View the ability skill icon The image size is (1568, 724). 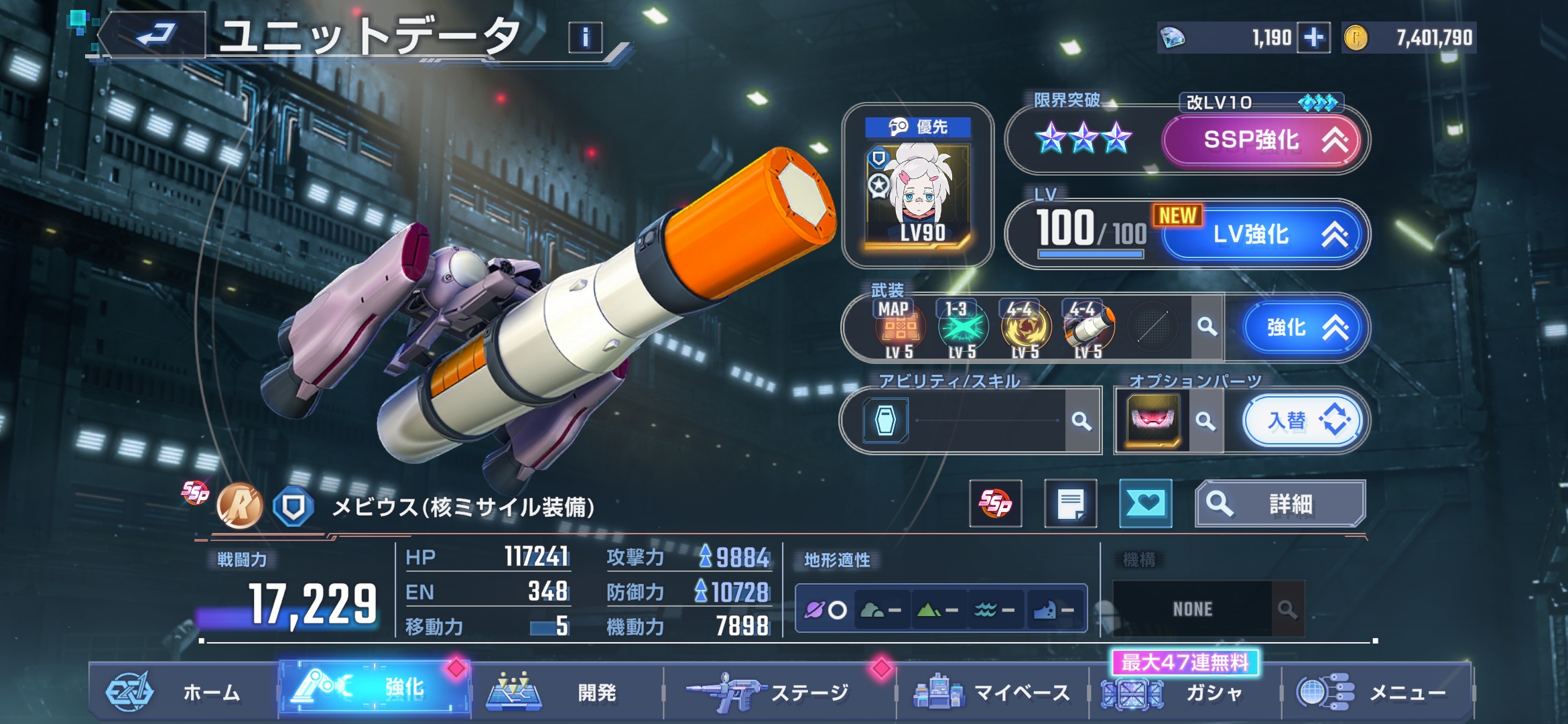click(885, 421)
